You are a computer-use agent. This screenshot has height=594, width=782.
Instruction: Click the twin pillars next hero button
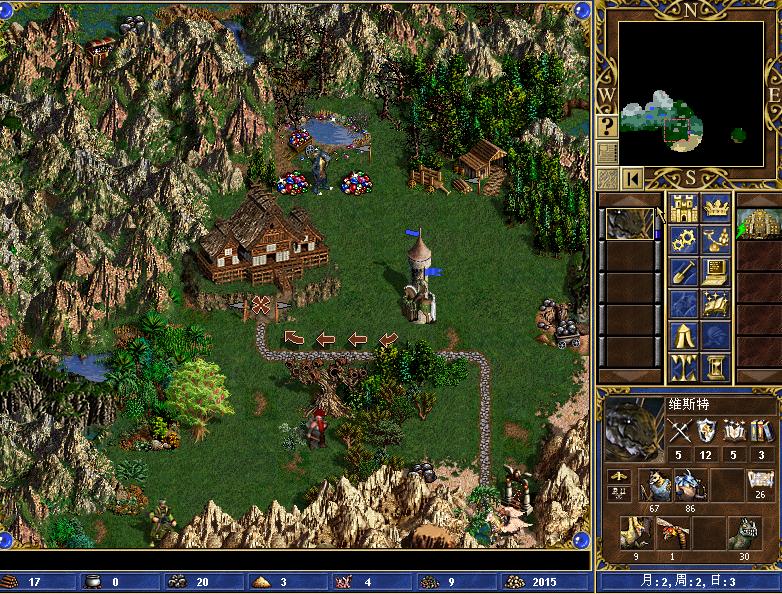point(684,366)
